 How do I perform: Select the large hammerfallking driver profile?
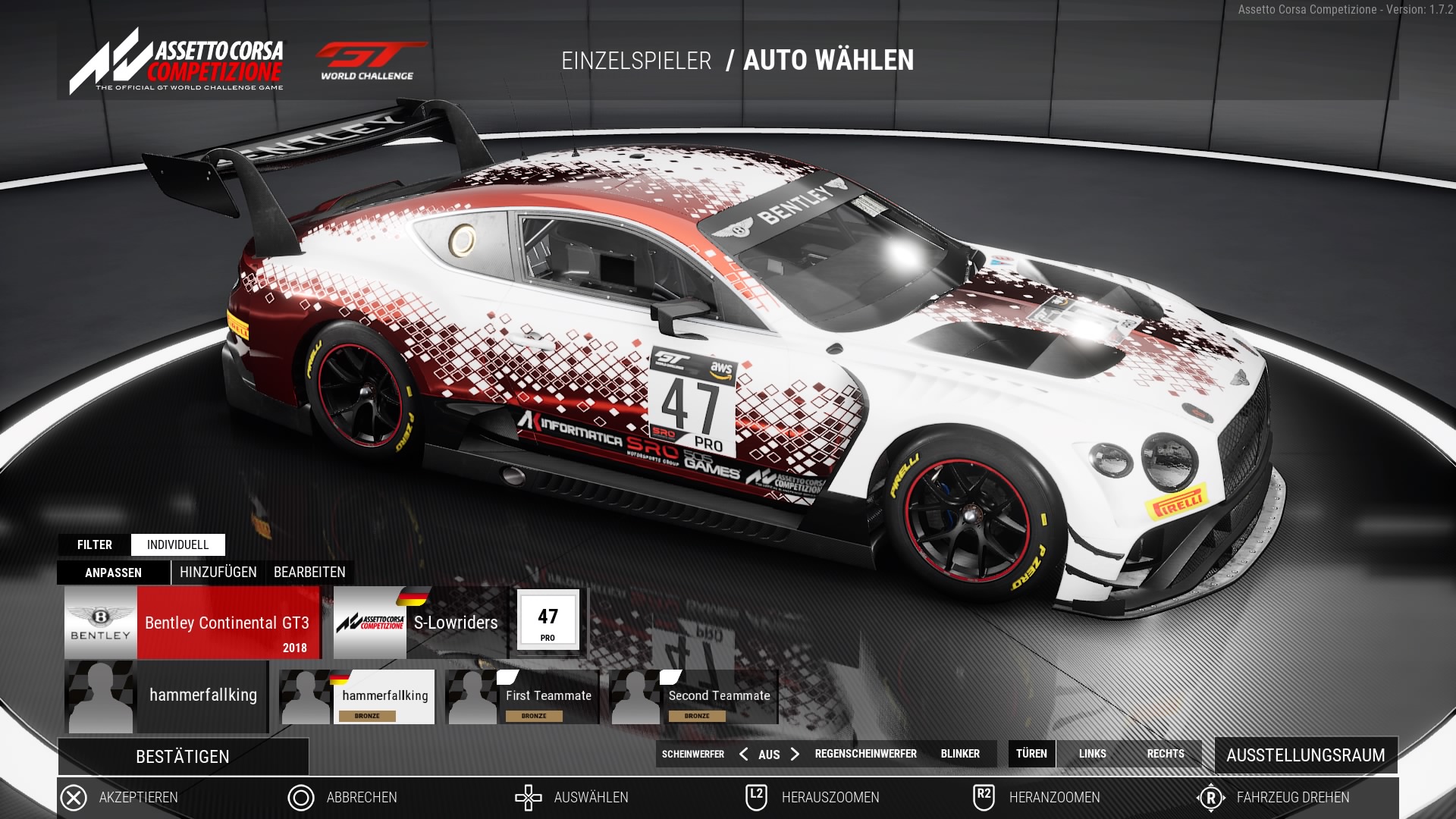pos(166,696)
